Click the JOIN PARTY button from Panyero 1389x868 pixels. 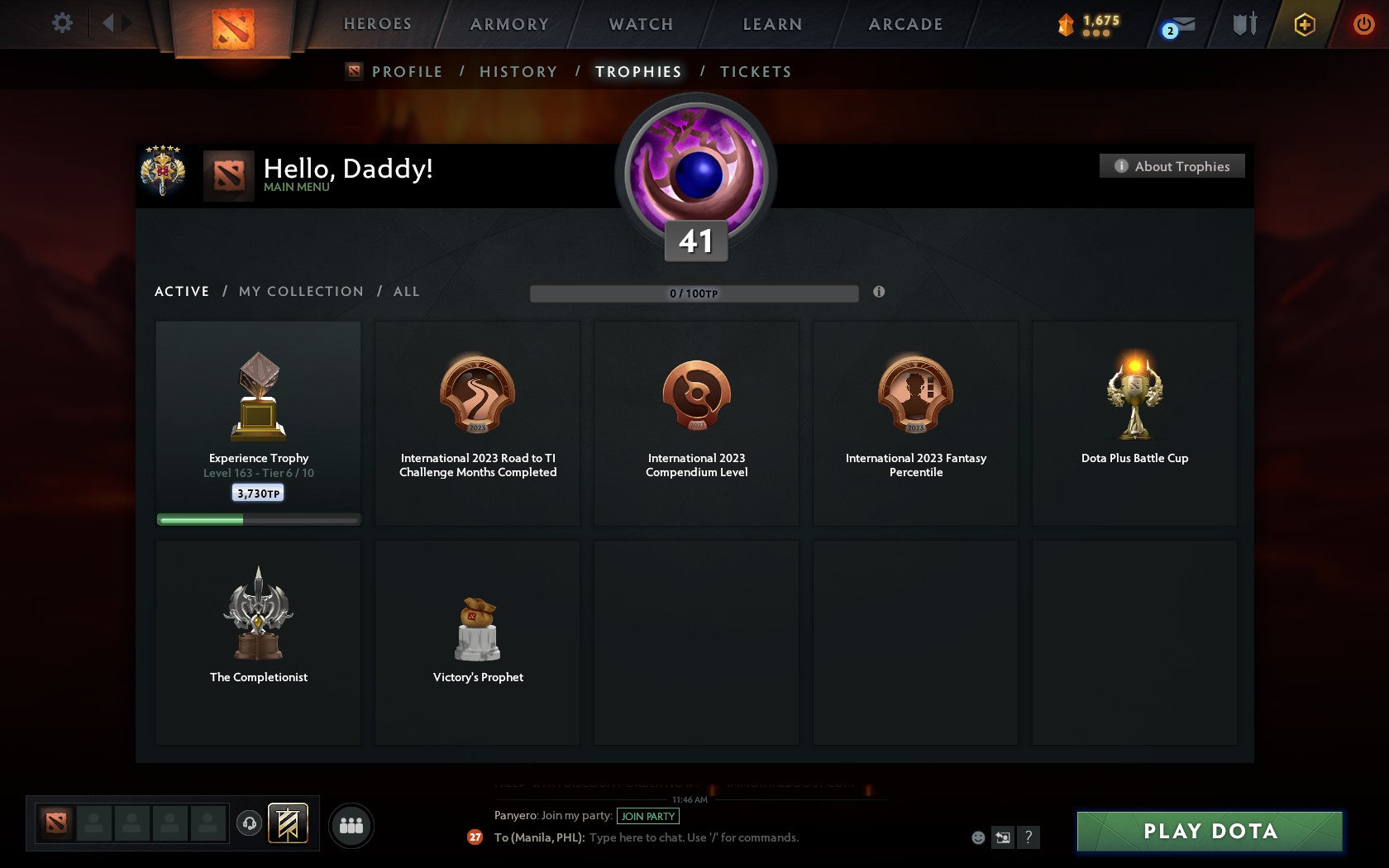tap(648, 816)
